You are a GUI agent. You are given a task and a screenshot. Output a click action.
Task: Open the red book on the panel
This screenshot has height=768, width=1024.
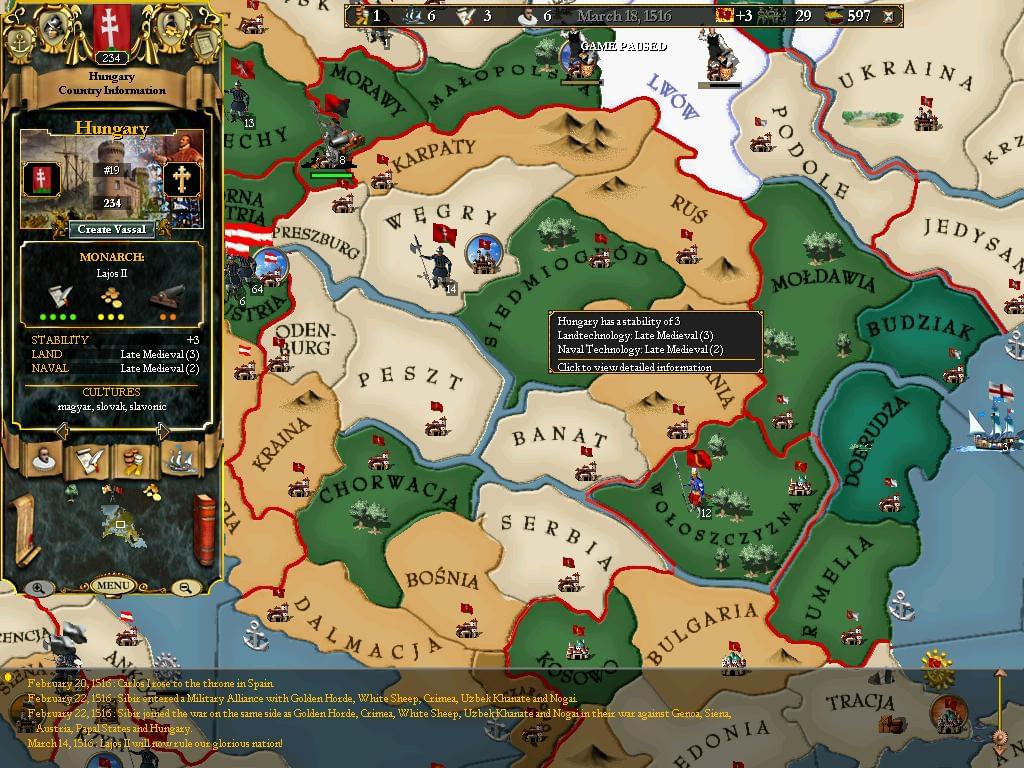[204, 528]
